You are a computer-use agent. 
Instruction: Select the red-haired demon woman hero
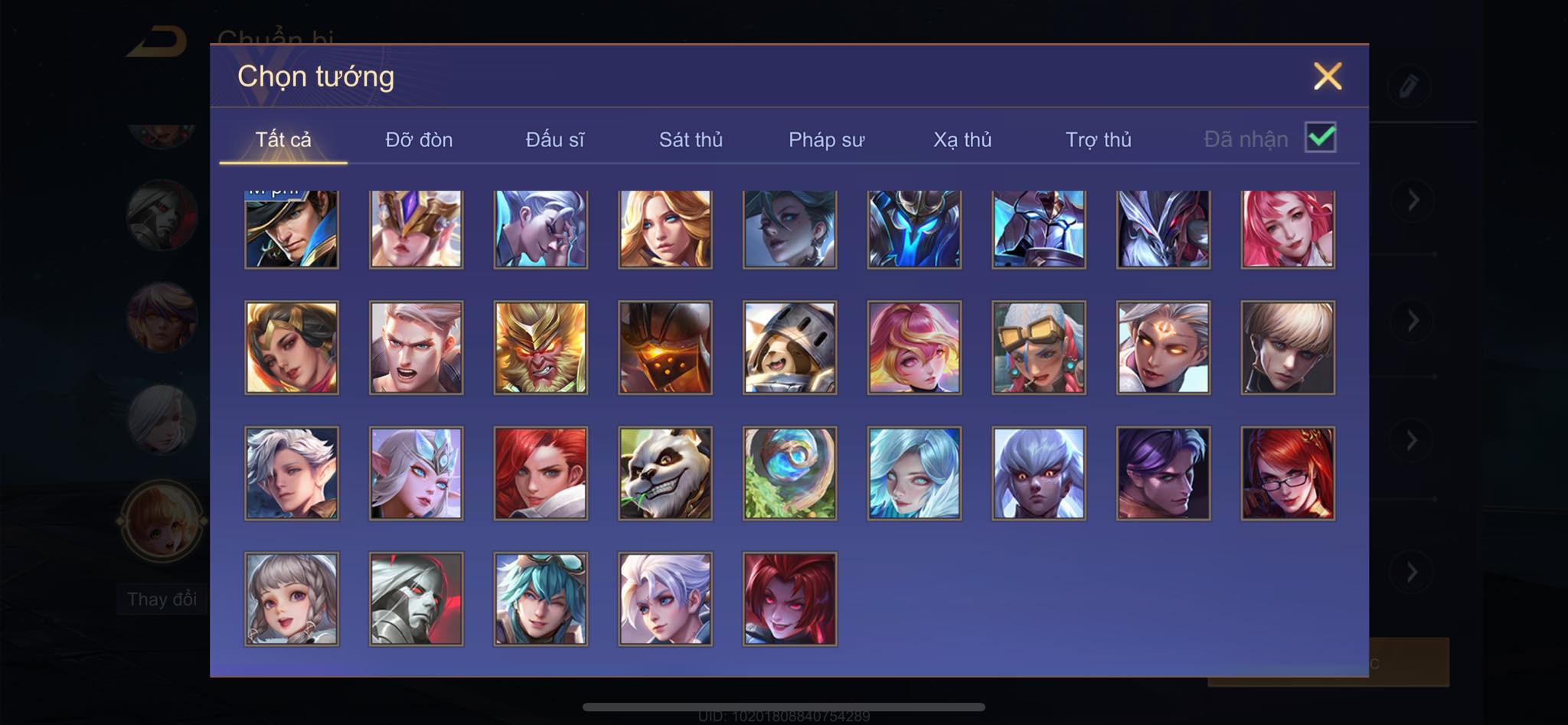tap(789, 599)
